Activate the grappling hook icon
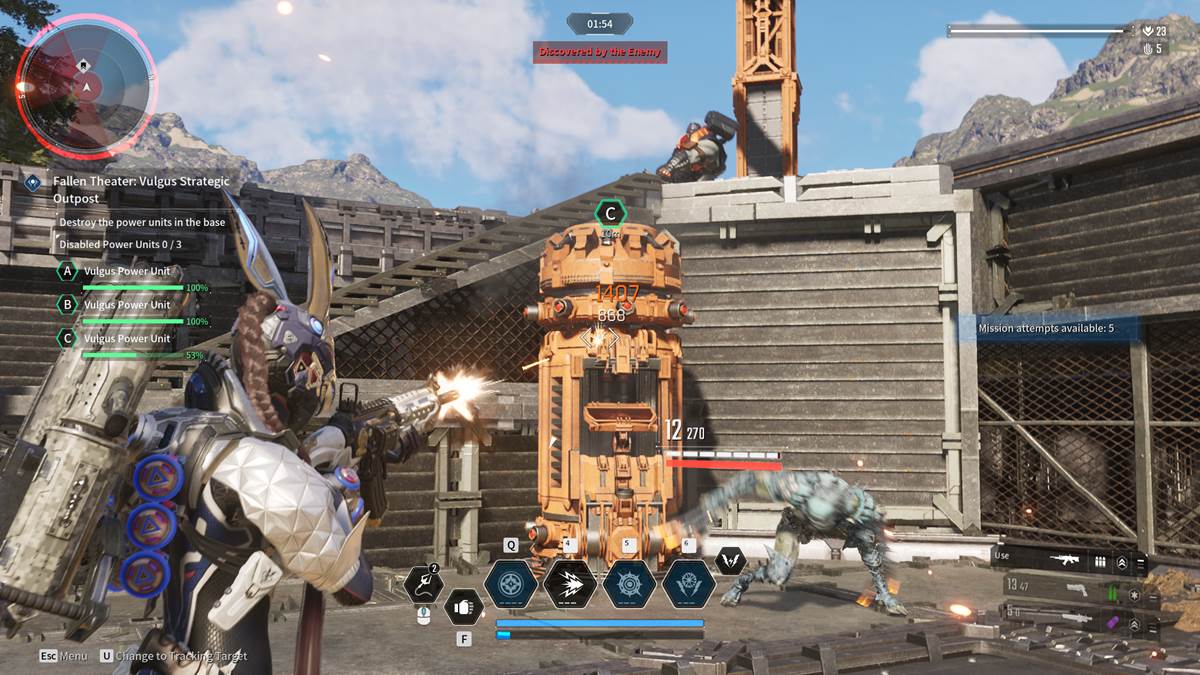The image size is (1200, 675). (x=424, y=585)
